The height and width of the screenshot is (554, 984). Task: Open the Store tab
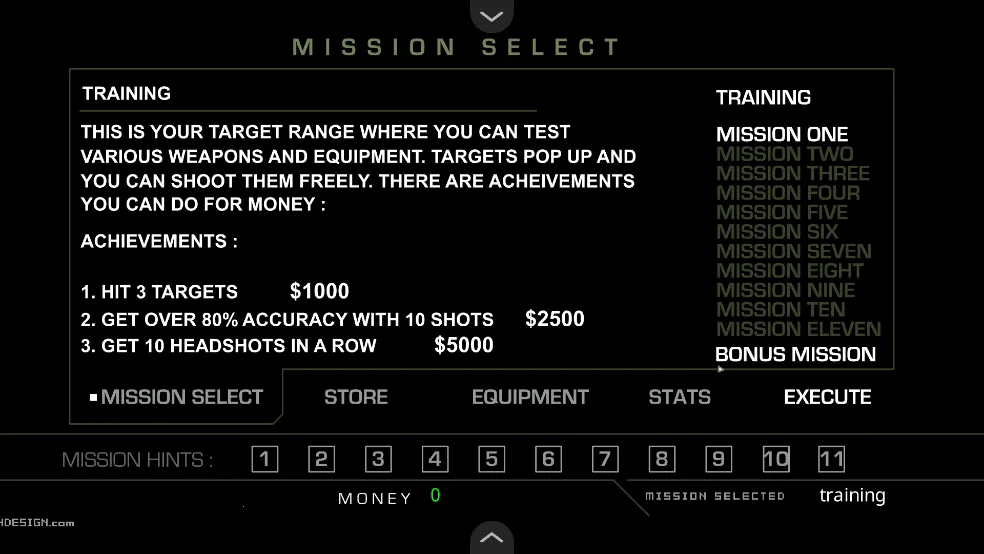click(x=355, y=397)
